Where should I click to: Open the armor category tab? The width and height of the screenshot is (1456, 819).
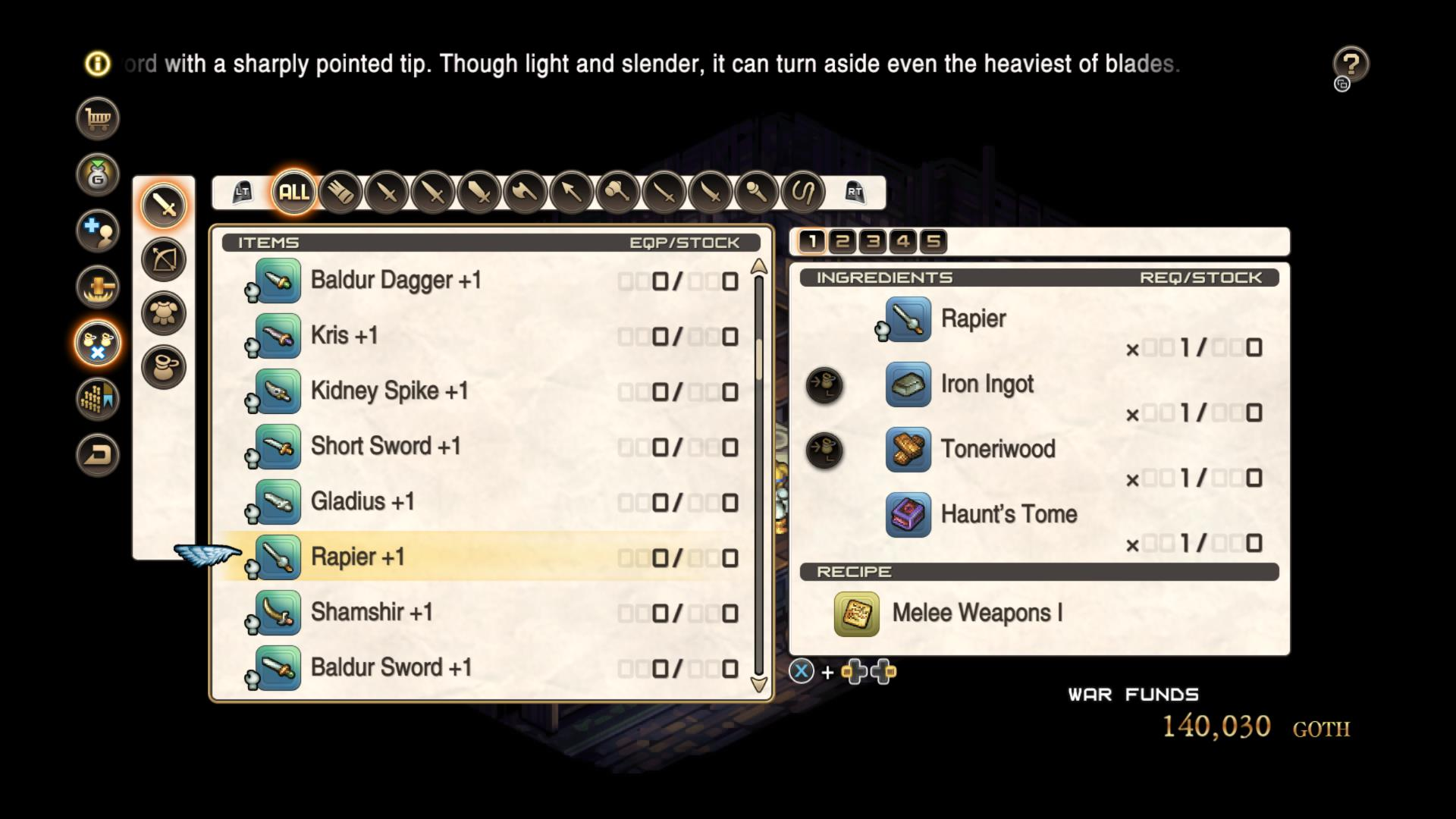(x=164, y=313)
